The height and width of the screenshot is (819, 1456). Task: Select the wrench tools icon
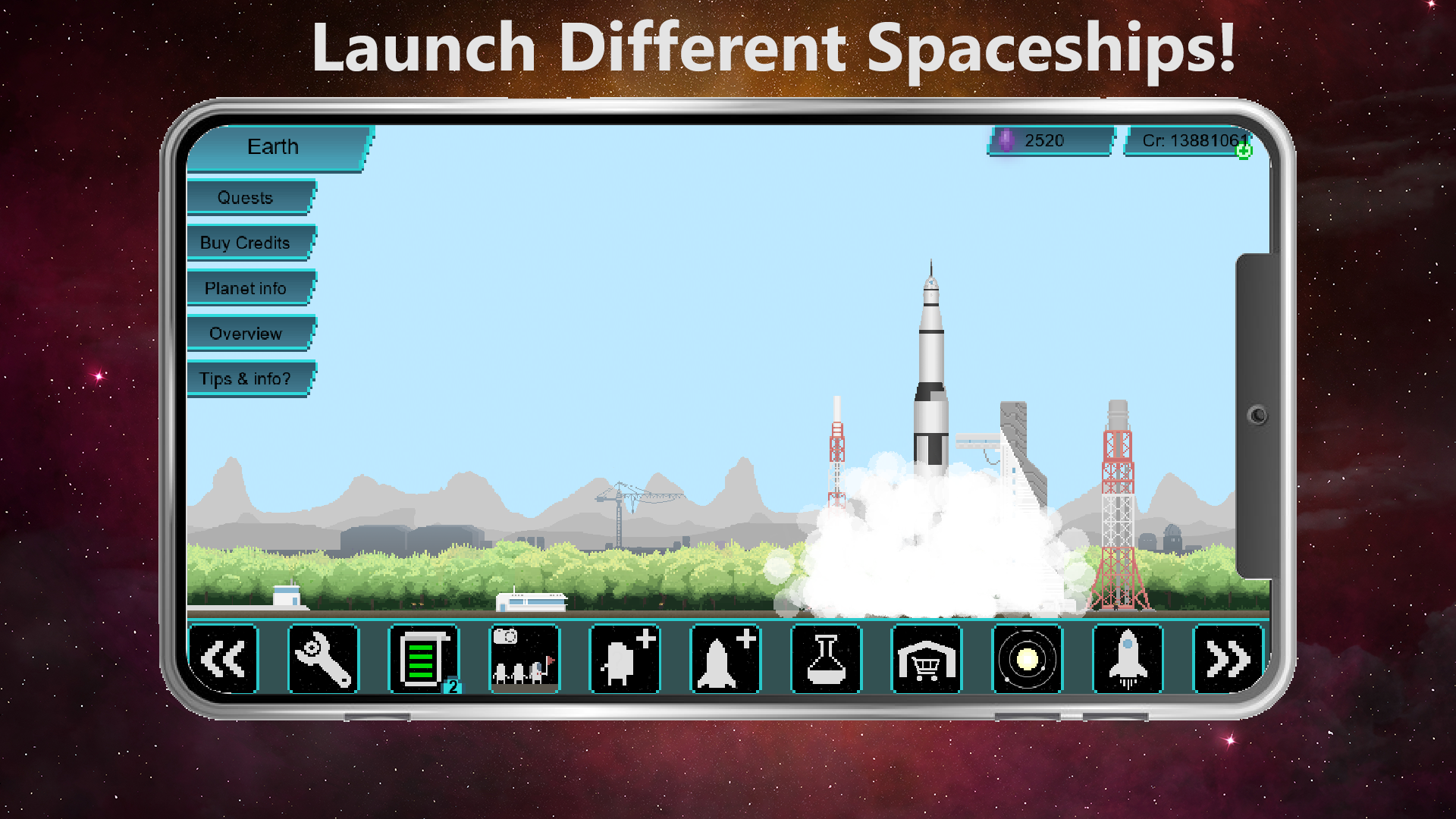tap(323, 659)
